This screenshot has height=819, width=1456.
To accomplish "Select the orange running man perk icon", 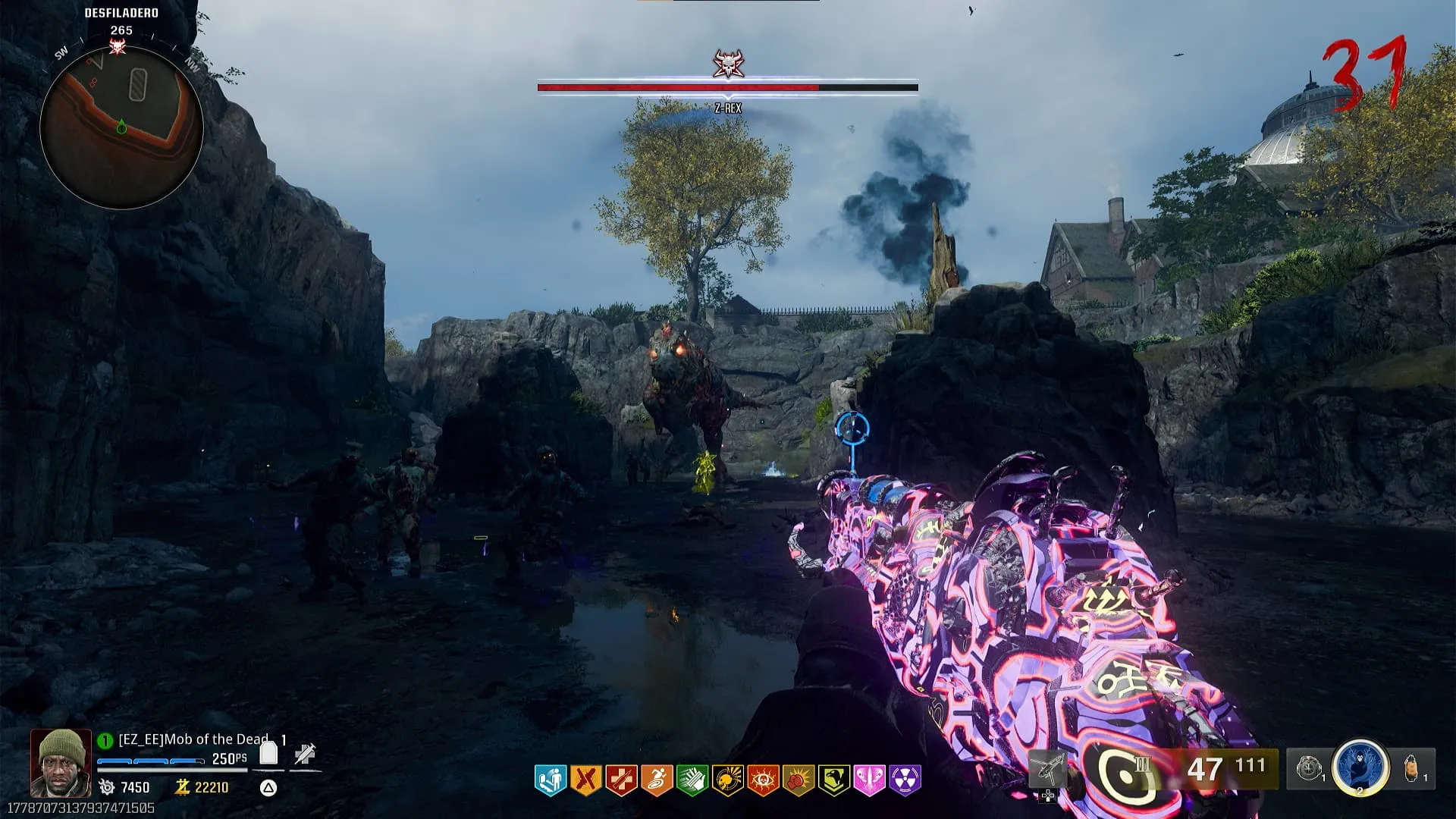I will pos(657,780).
